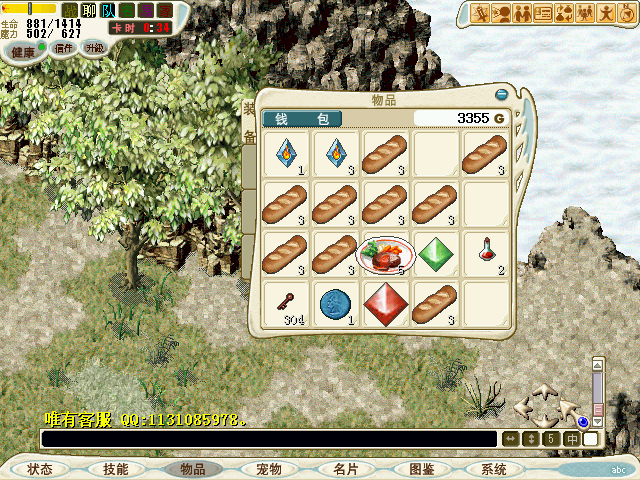The width and height of the screenshot is (640, 480).
Task: Switch to the 技能 skills tab
Action: pos(115,469)
